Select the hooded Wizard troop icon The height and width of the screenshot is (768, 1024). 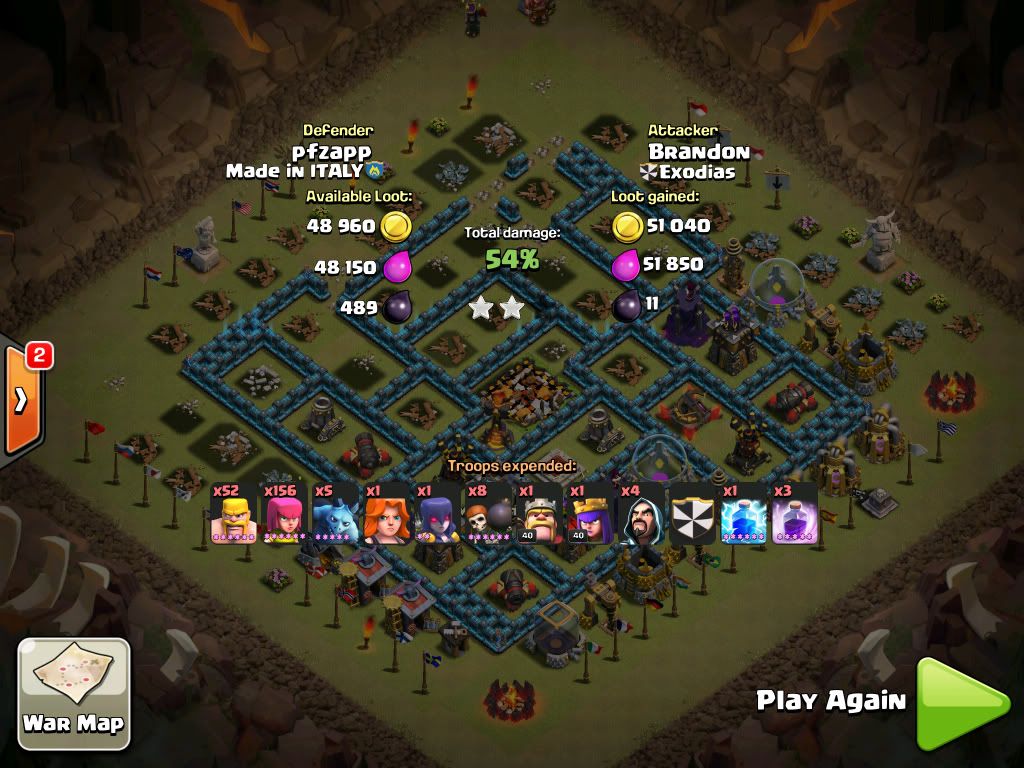[x=642, y=516]
